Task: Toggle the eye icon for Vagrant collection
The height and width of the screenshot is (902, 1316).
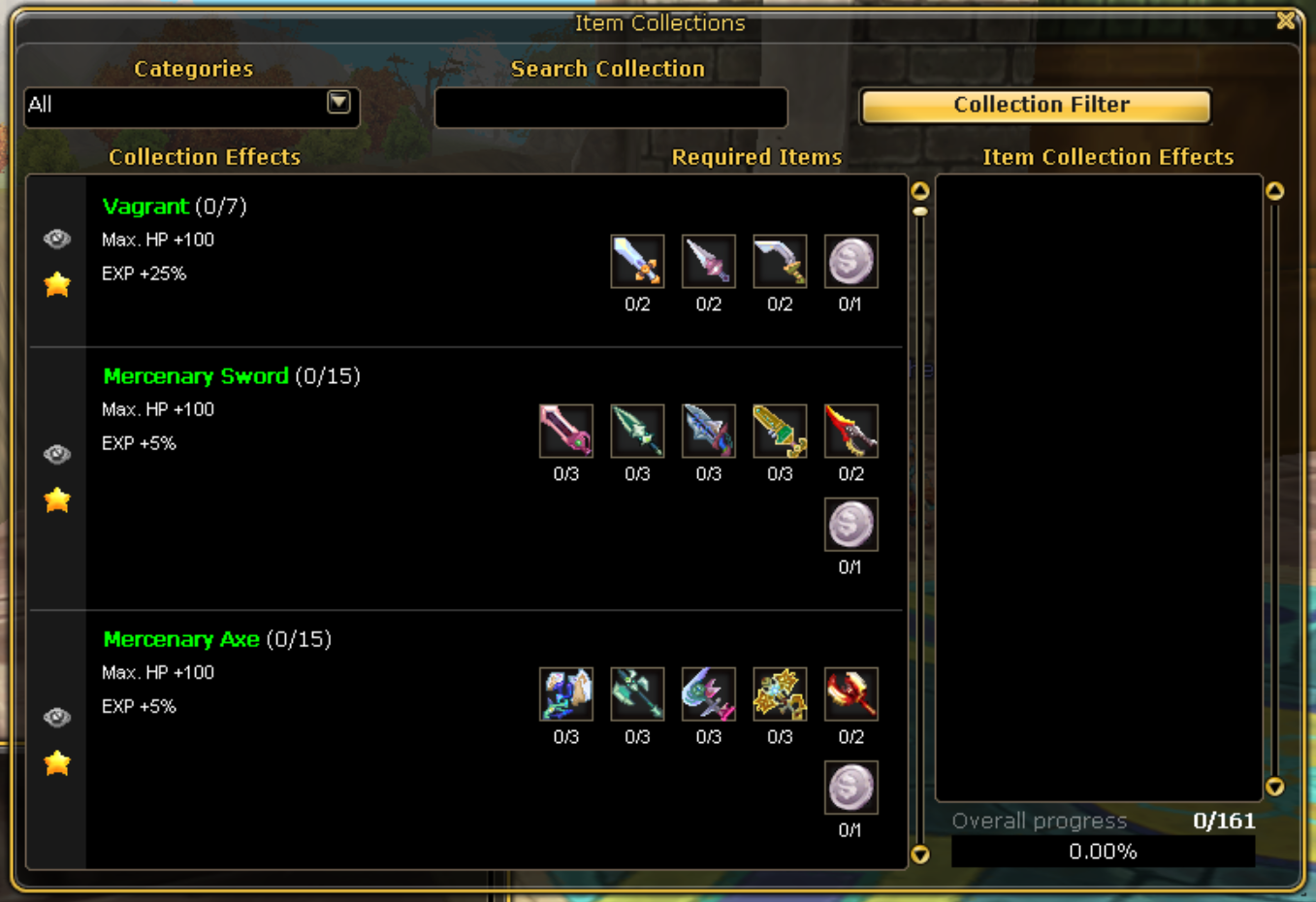Action: point(57,239)
